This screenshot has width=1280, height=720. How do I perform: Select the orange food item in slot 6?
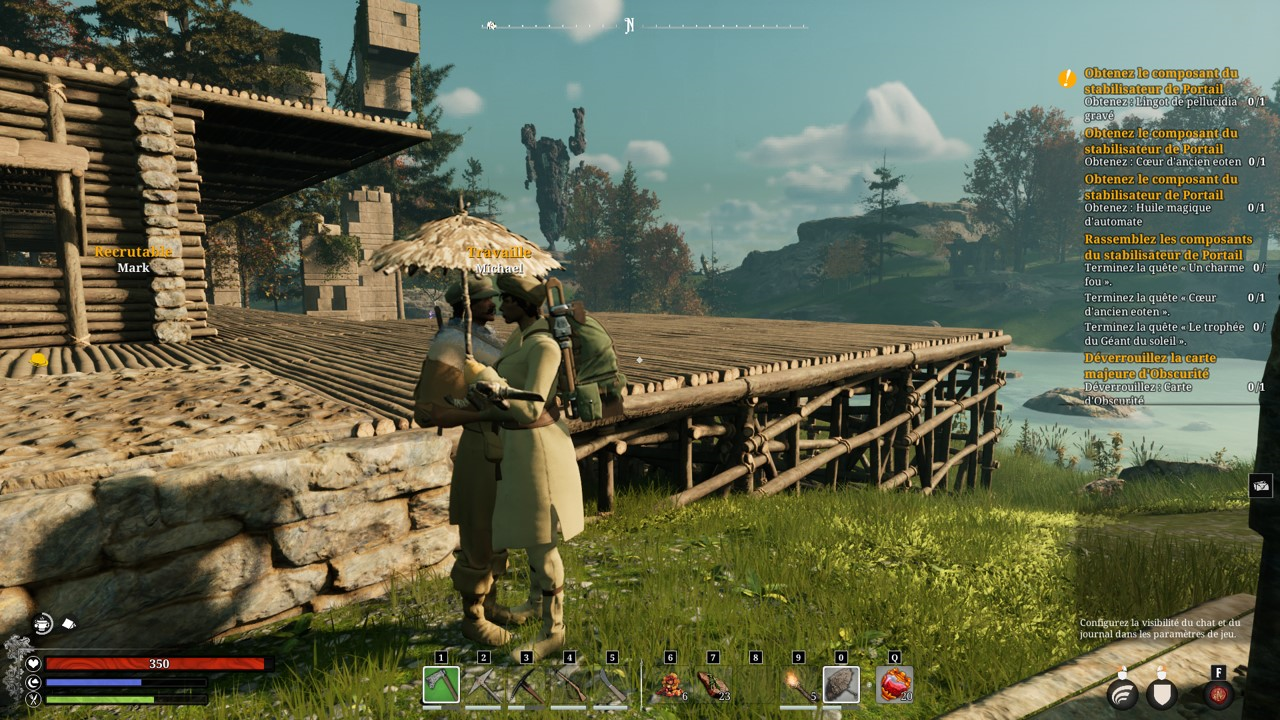point(670,685)
